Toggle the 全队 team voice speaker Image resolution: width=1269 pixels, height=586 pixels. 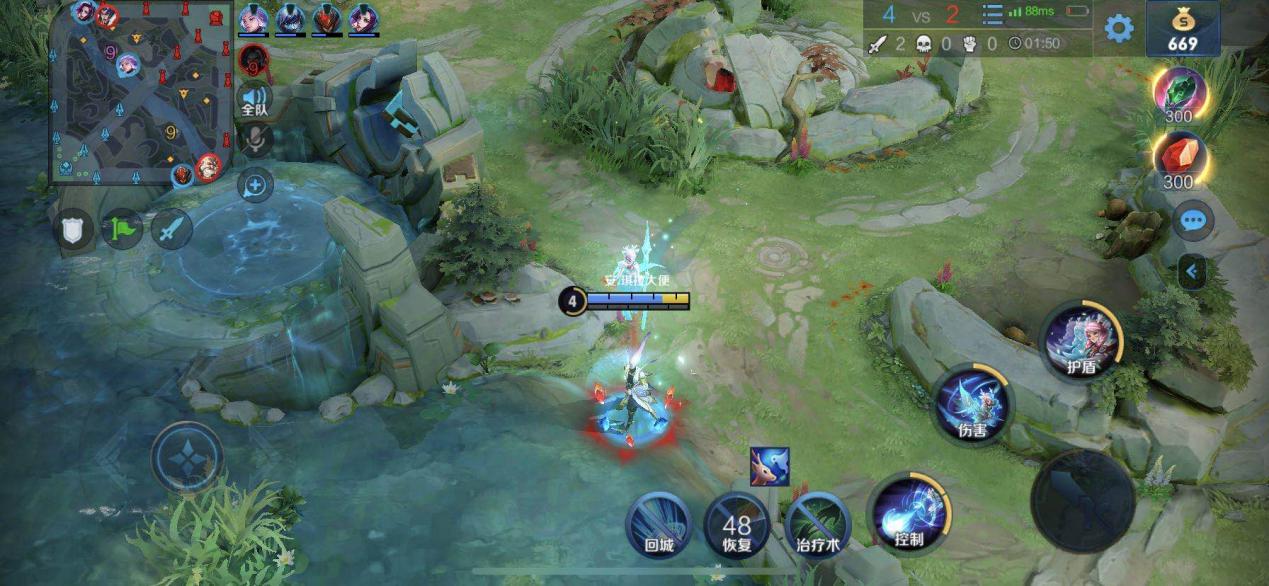coord(256,98)
